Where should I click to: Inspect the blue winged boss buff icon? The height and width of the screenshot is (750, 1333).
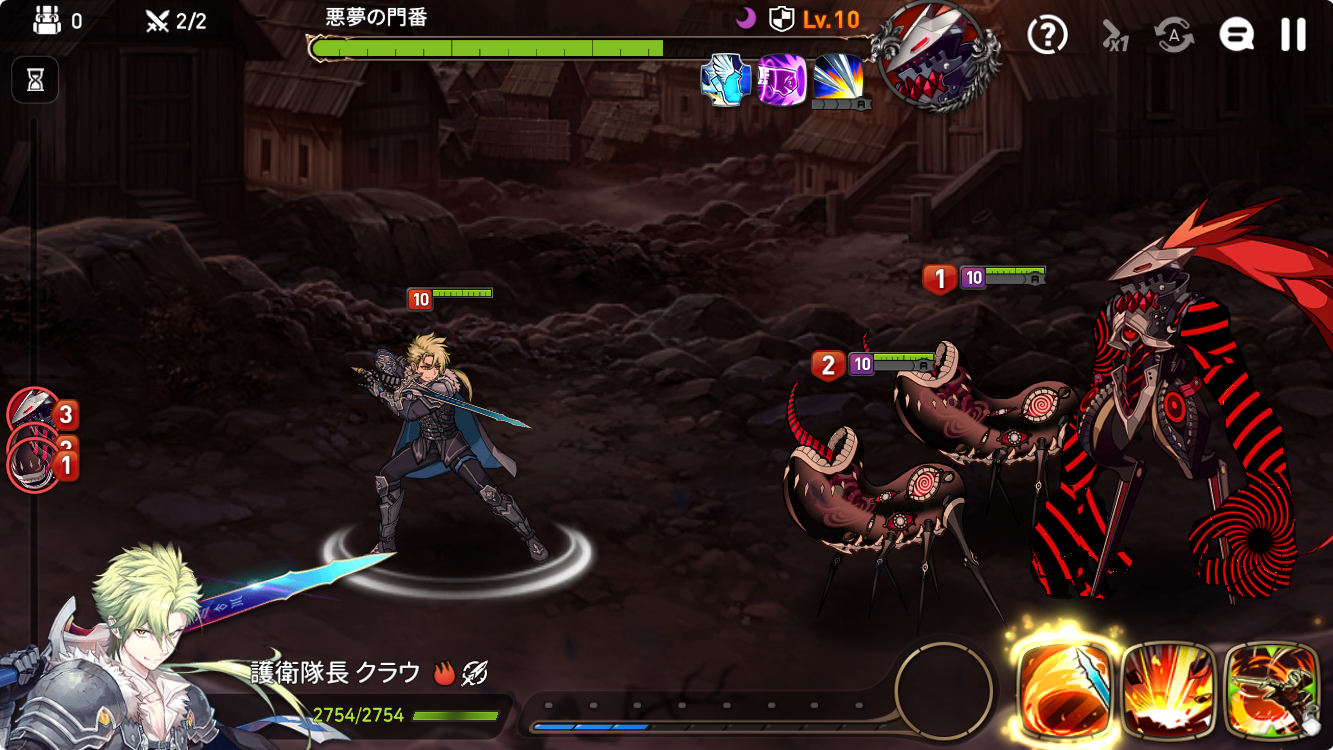point(725,80)
